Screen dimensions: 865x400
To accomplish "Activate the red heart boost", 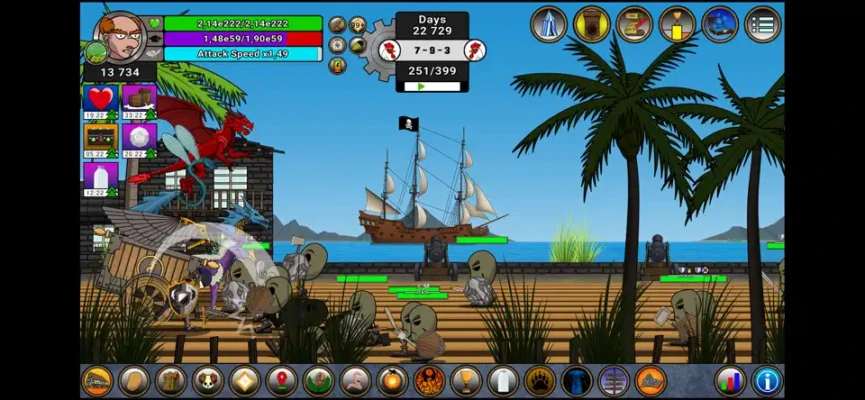I will [x=100, y=99].
